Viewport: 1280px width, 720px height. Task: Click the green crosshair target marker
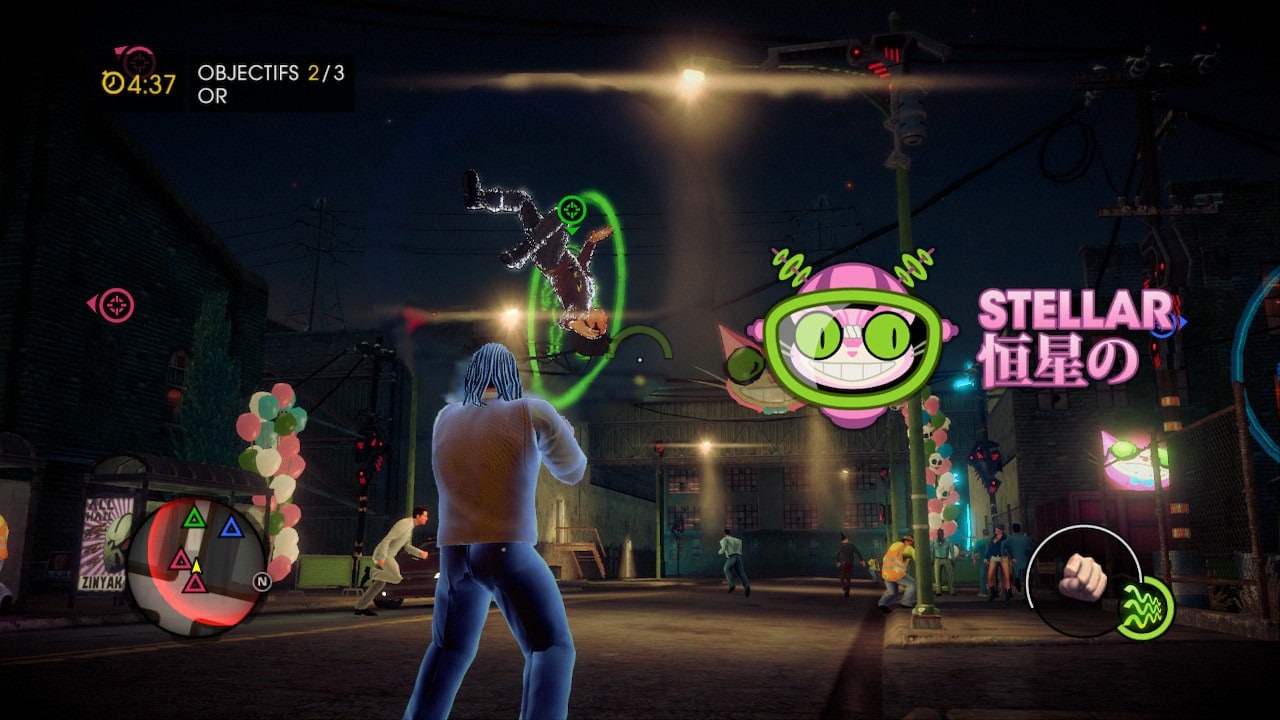point(571,210)
